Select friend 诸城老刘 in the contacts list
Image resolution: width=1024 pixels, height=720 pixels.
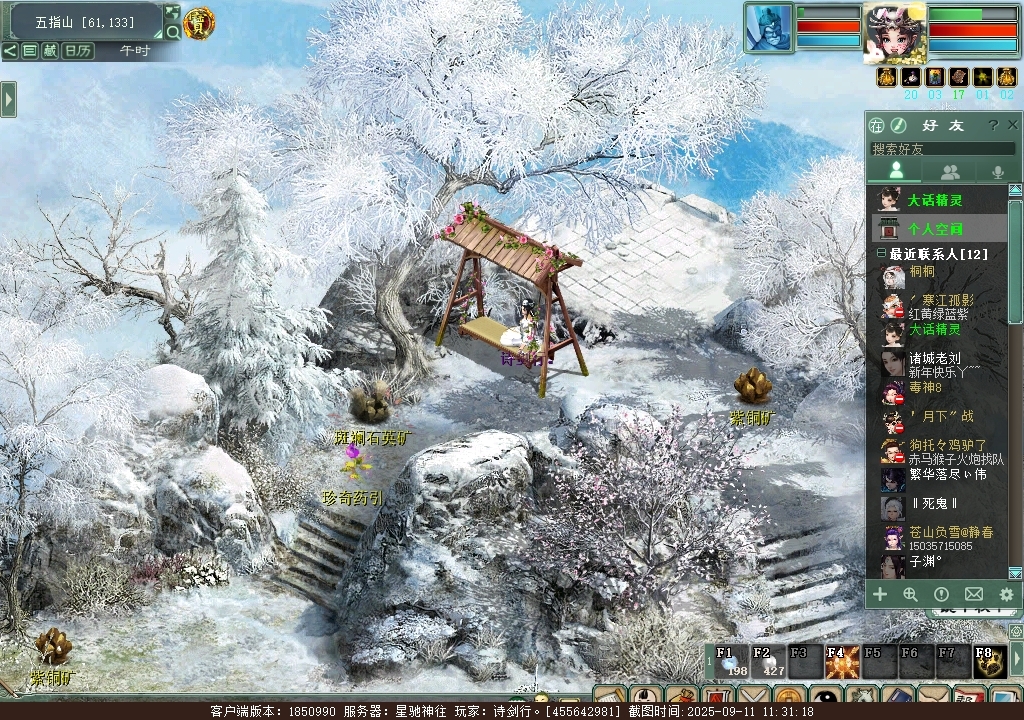(935, 358)
